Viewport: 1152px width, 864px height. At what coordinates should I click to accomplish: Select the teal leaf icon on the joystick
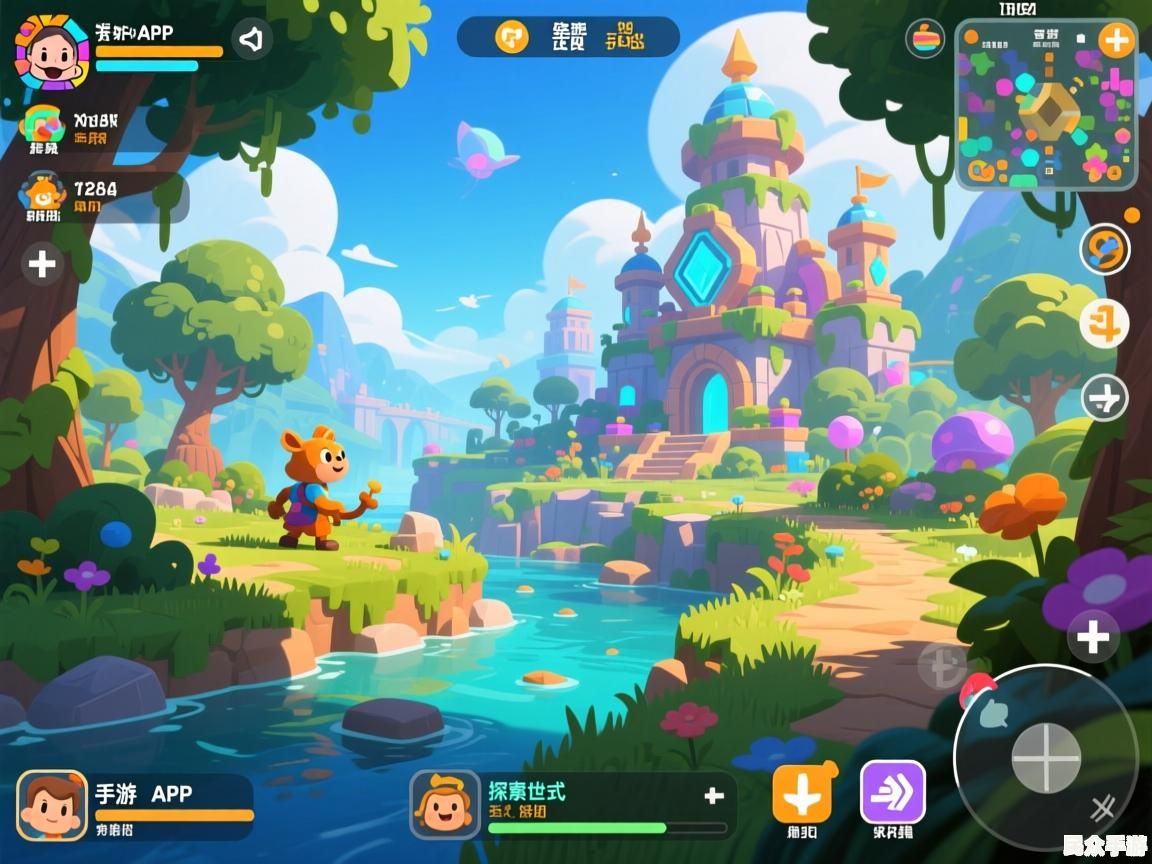click(x=995, y=713)
